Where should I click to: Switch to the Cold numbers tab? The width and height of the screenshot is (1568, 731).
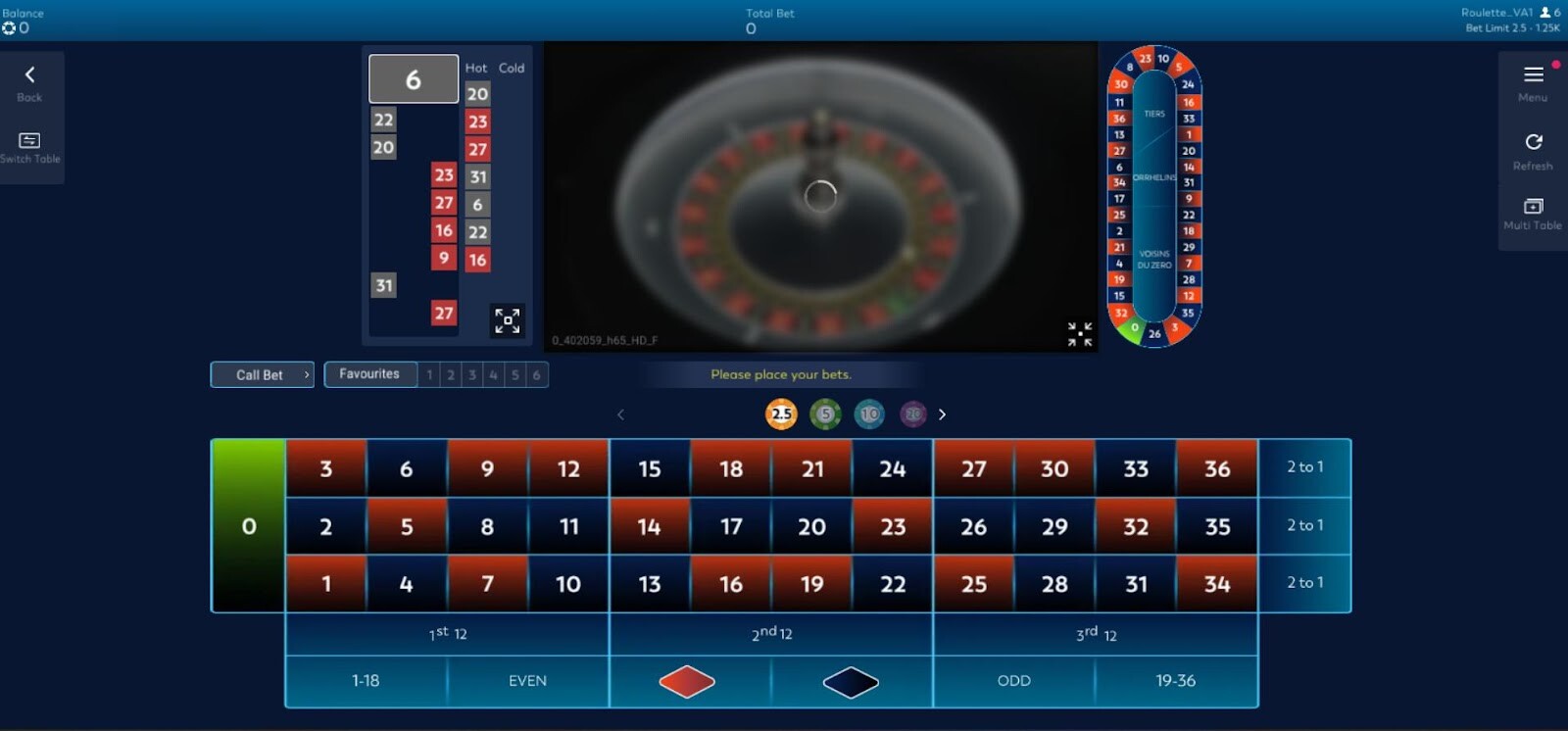511,68
